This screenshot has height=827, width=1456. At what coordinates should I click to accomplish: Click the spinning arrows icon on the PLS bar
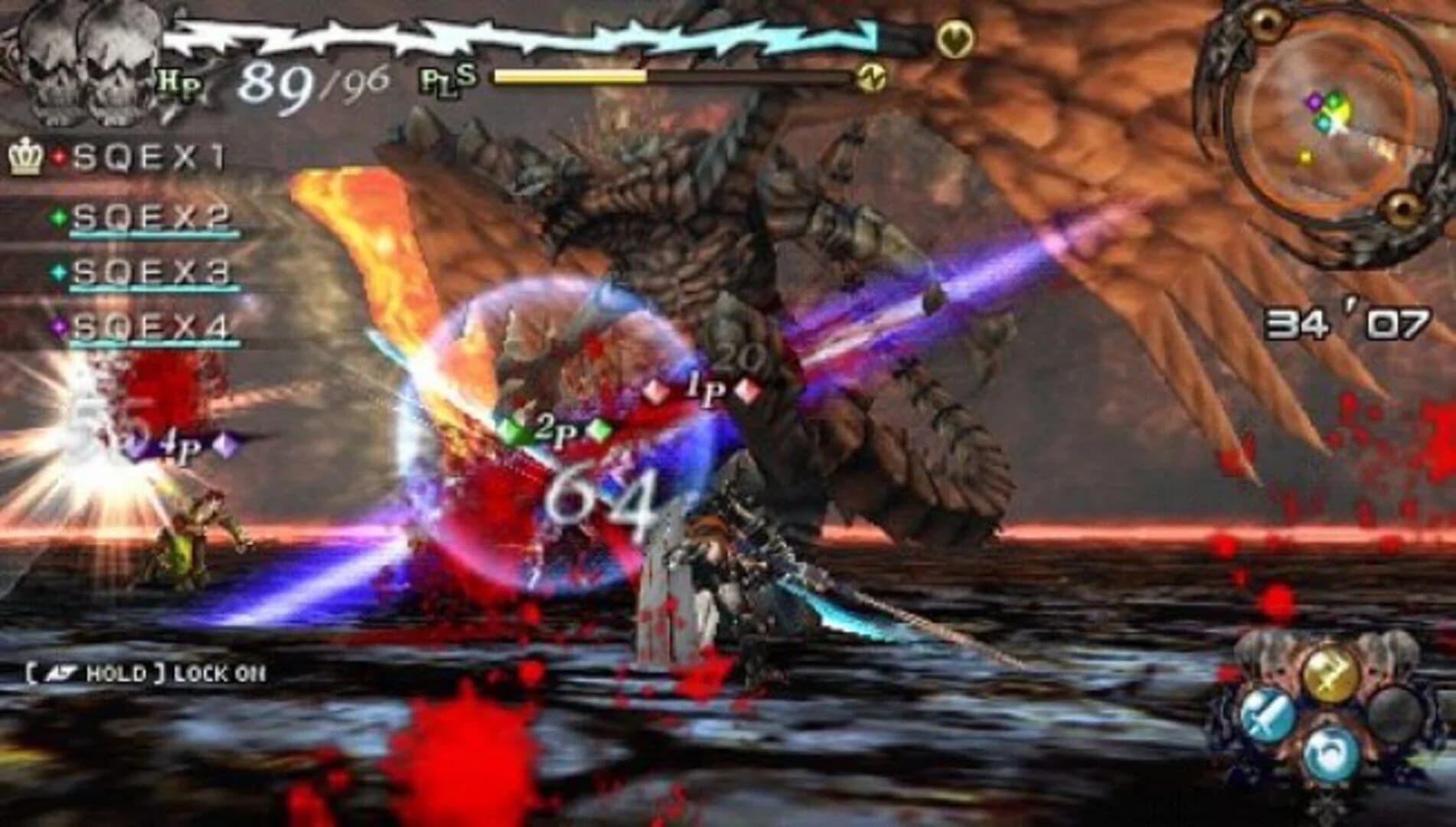pyautogui.click(x=870, y=77)
